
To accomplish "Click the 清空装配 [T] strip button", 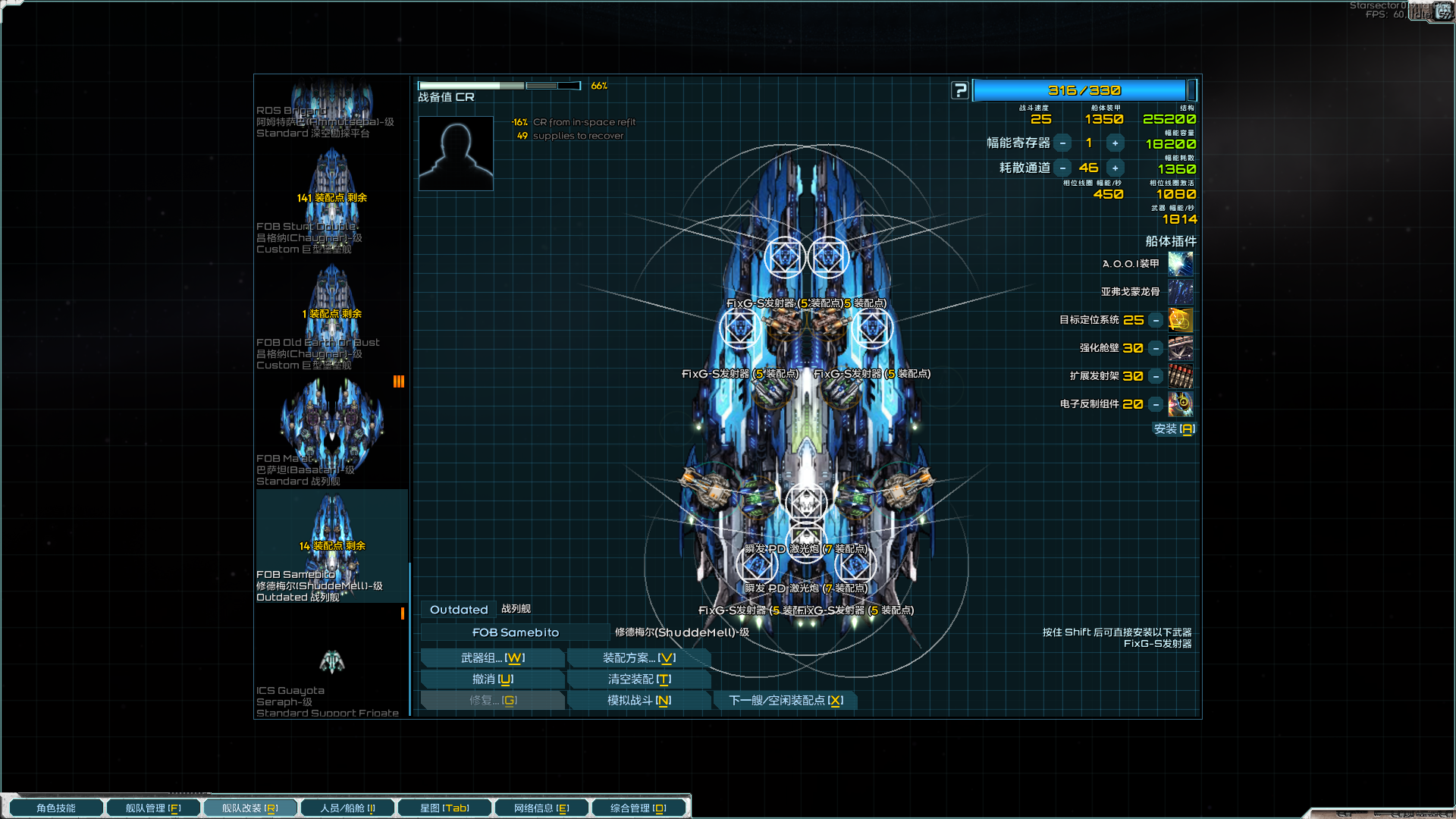I will tap(639, 679).
